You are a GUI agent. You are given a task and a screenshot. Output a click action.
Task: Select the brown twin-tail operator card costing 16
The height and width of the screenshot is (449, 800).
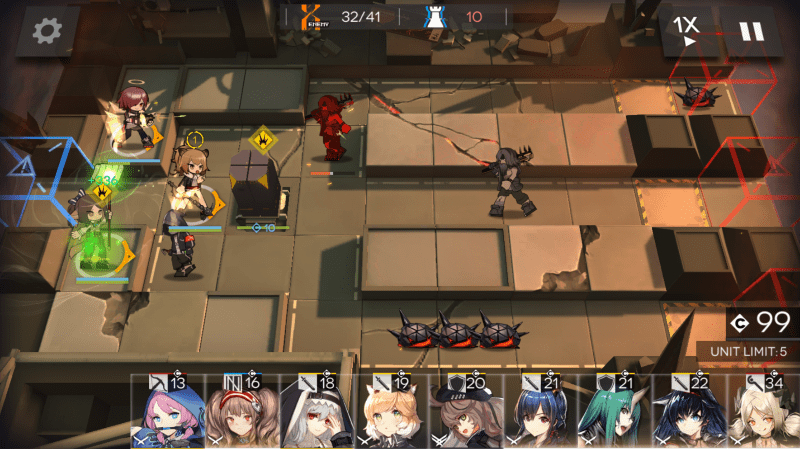(x=238, y=412)
